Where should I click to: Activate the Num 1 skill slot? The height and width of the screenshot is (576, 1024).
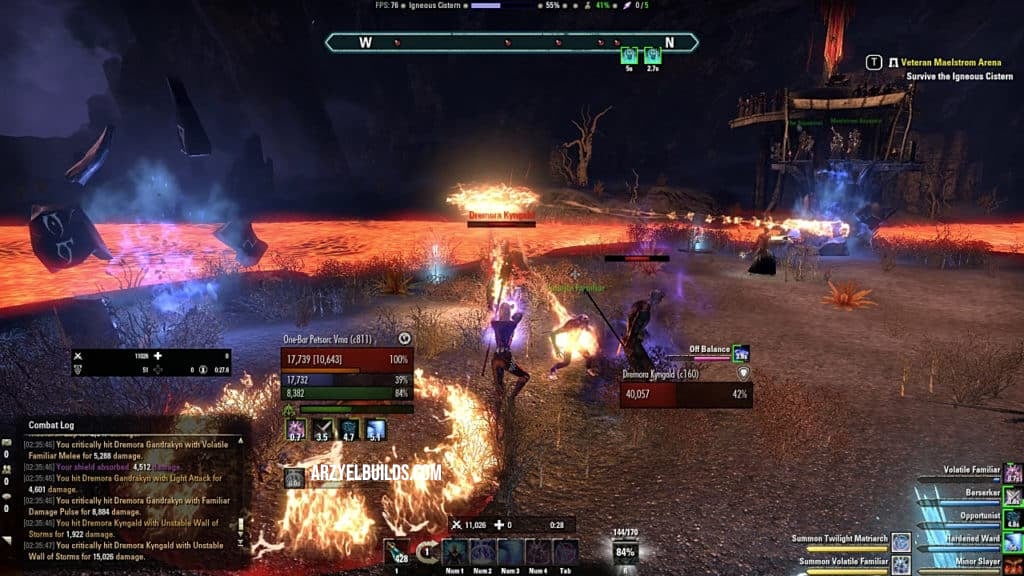point(454,551)
